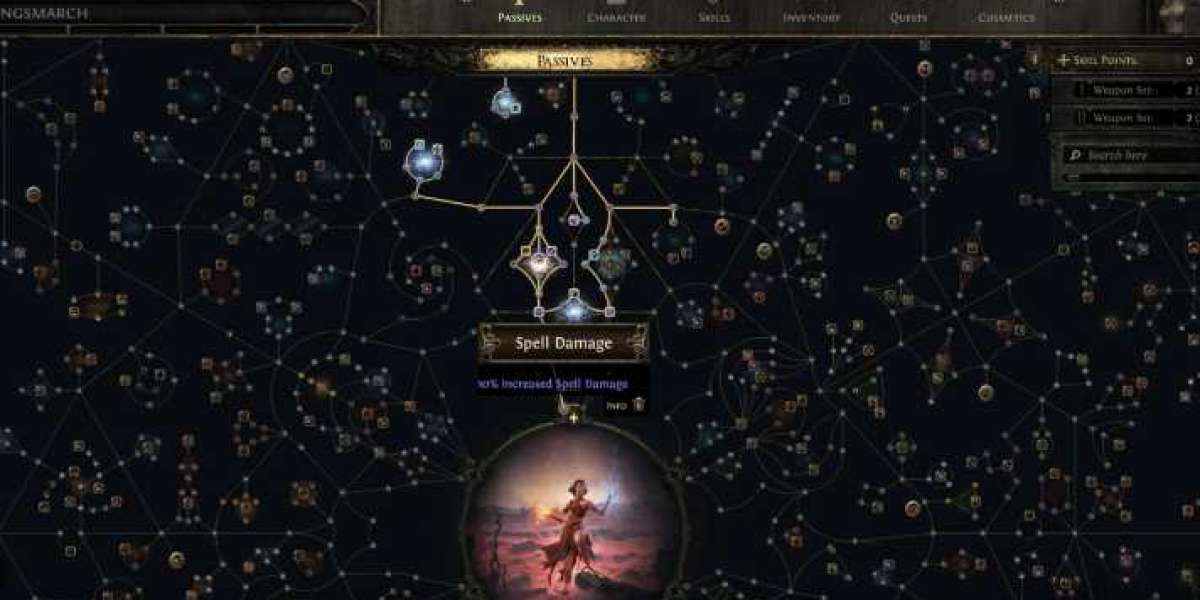Open the Cosmetics tab
1200x600 pixels.
coord(1006,17)
